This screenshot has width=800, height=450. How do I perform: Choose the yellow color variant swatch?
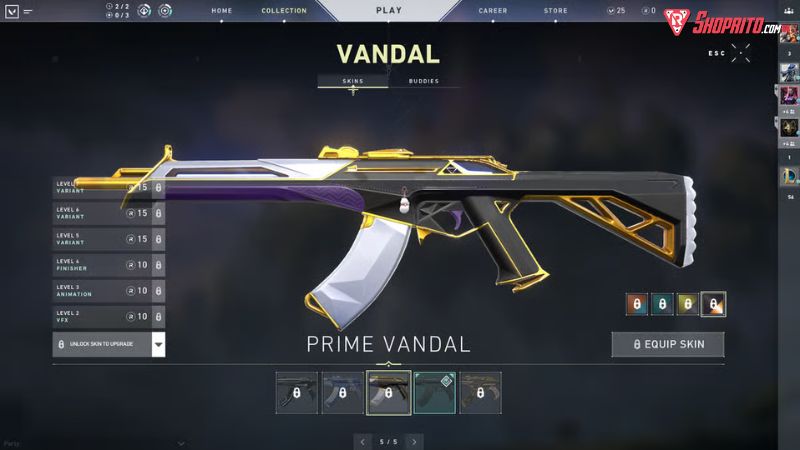pyautogui.click(x=688, y=304)
